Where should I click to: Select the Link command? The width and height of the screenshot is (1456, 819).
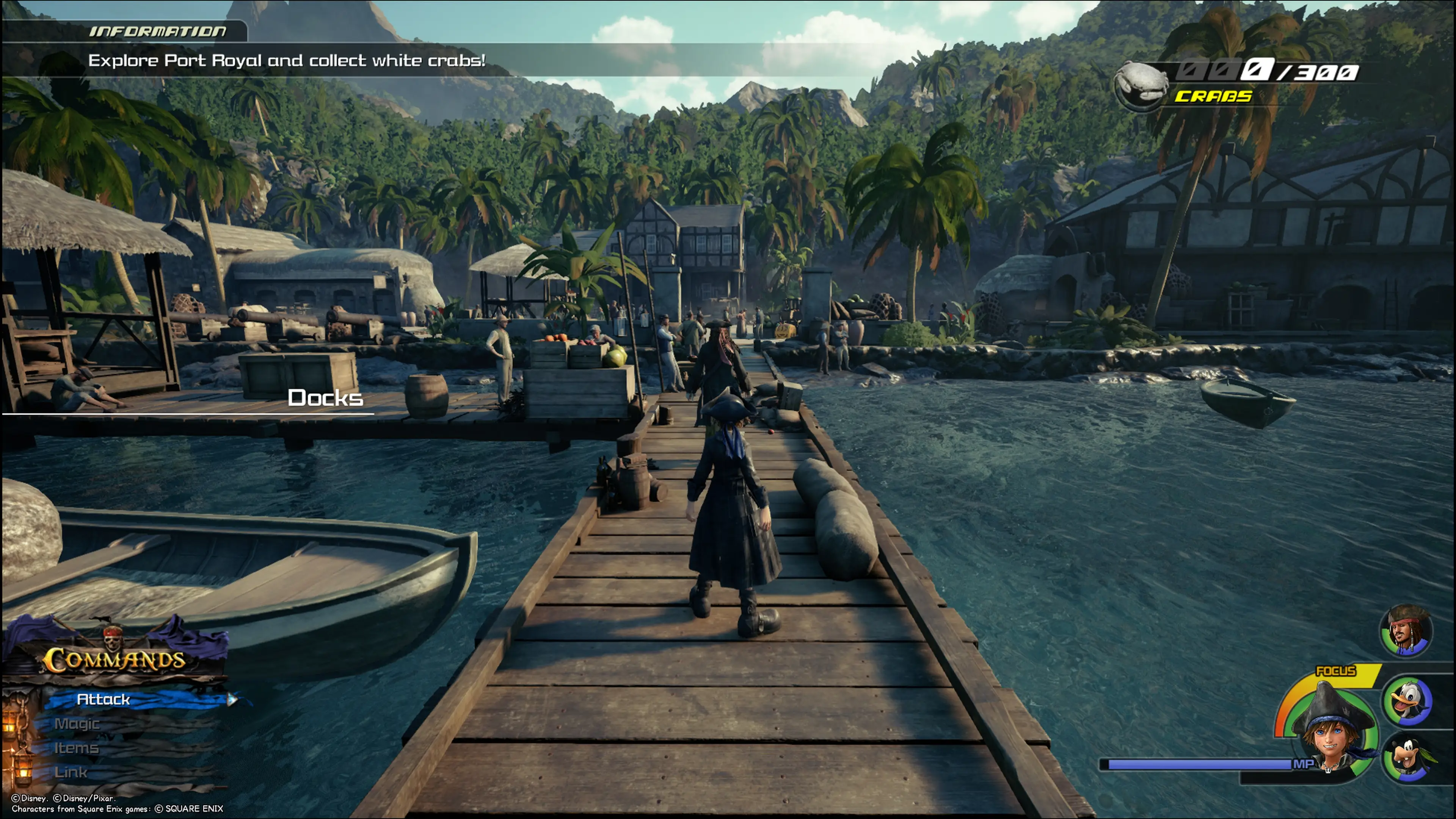[x=71, y=773]
